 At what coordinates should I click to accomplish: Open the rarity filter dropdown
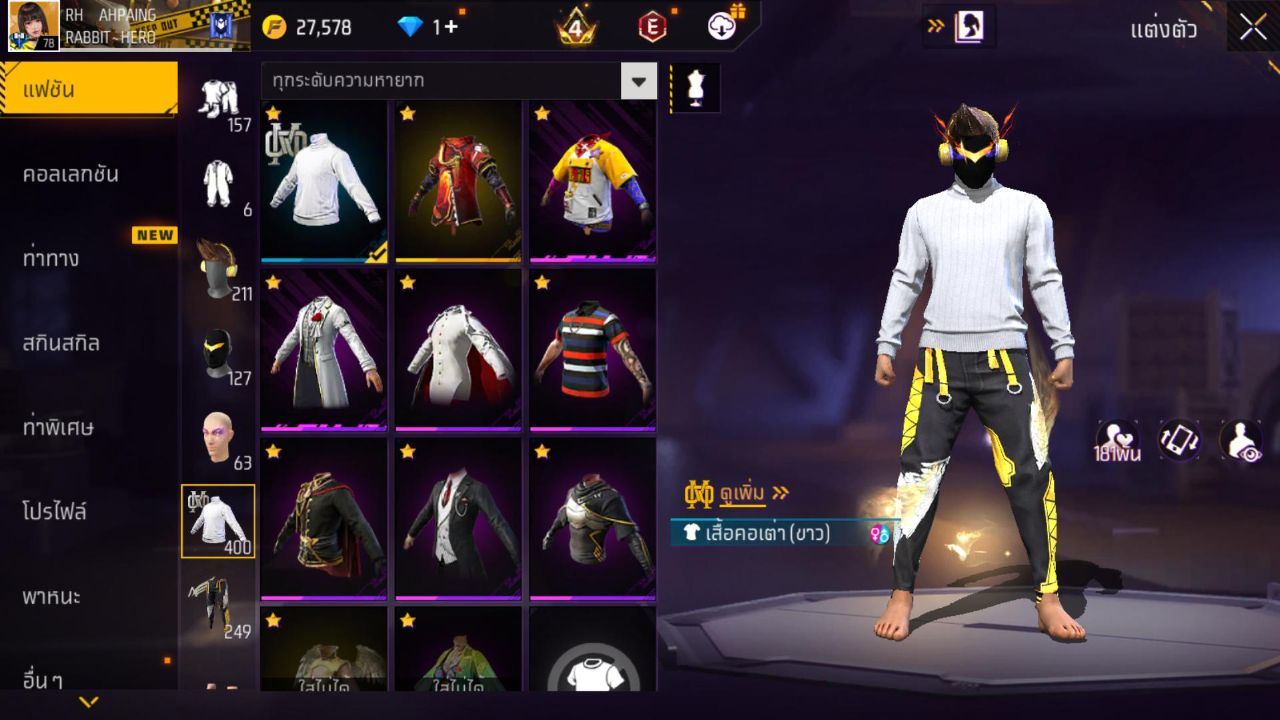(x=639, y=81)
